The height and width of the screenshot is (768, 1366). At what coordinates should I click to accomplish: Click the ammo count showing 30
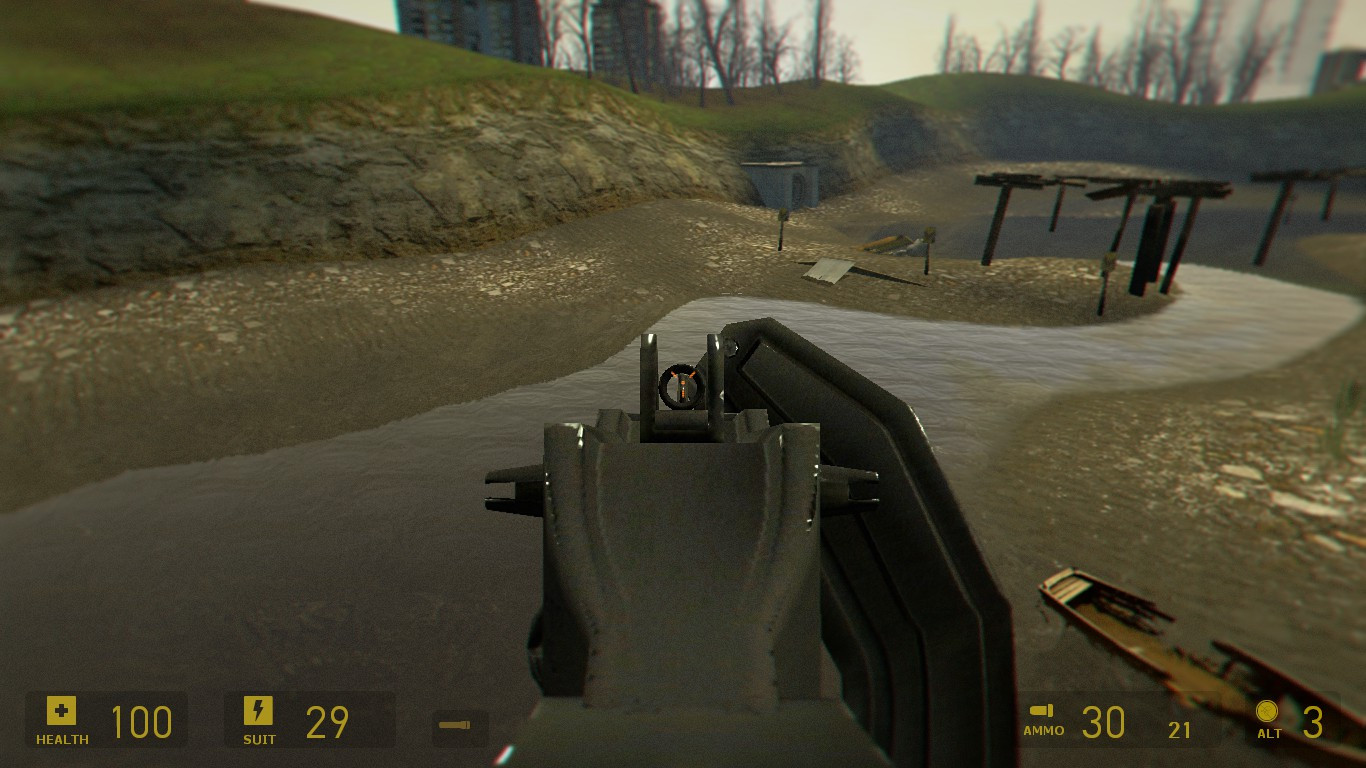(1106, 721)
